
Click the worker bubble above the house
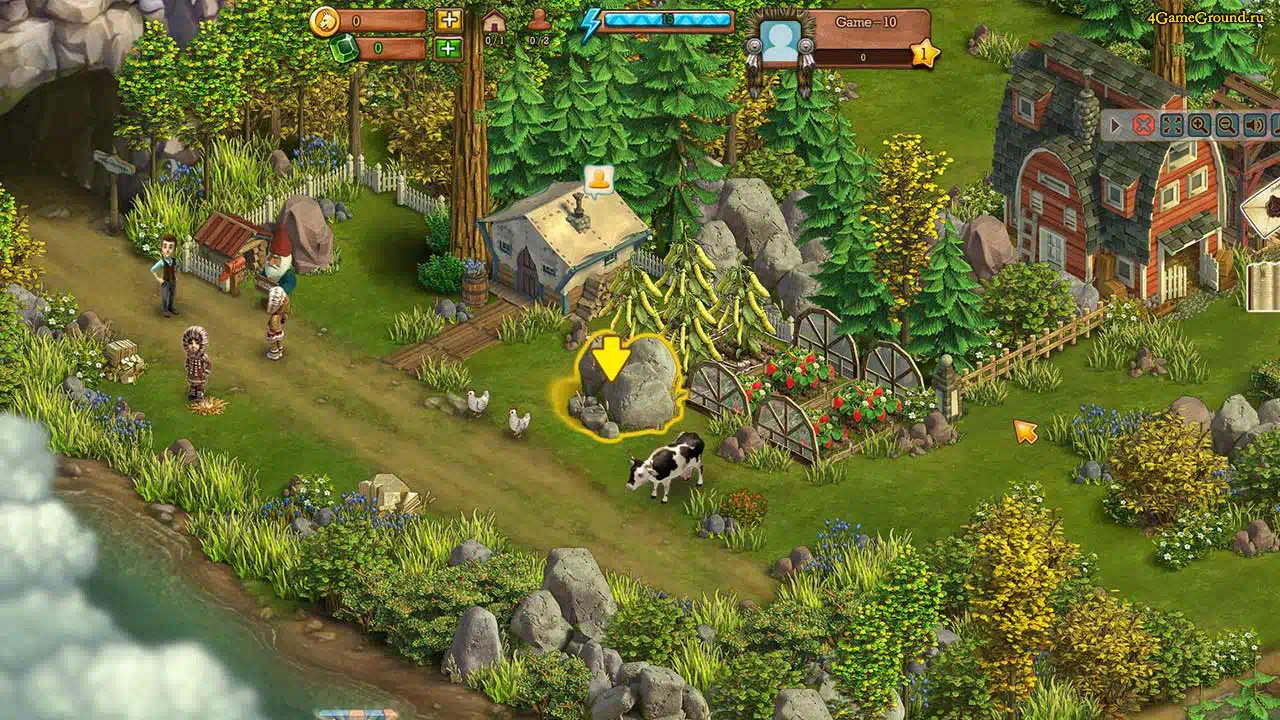tap(599, 180)
